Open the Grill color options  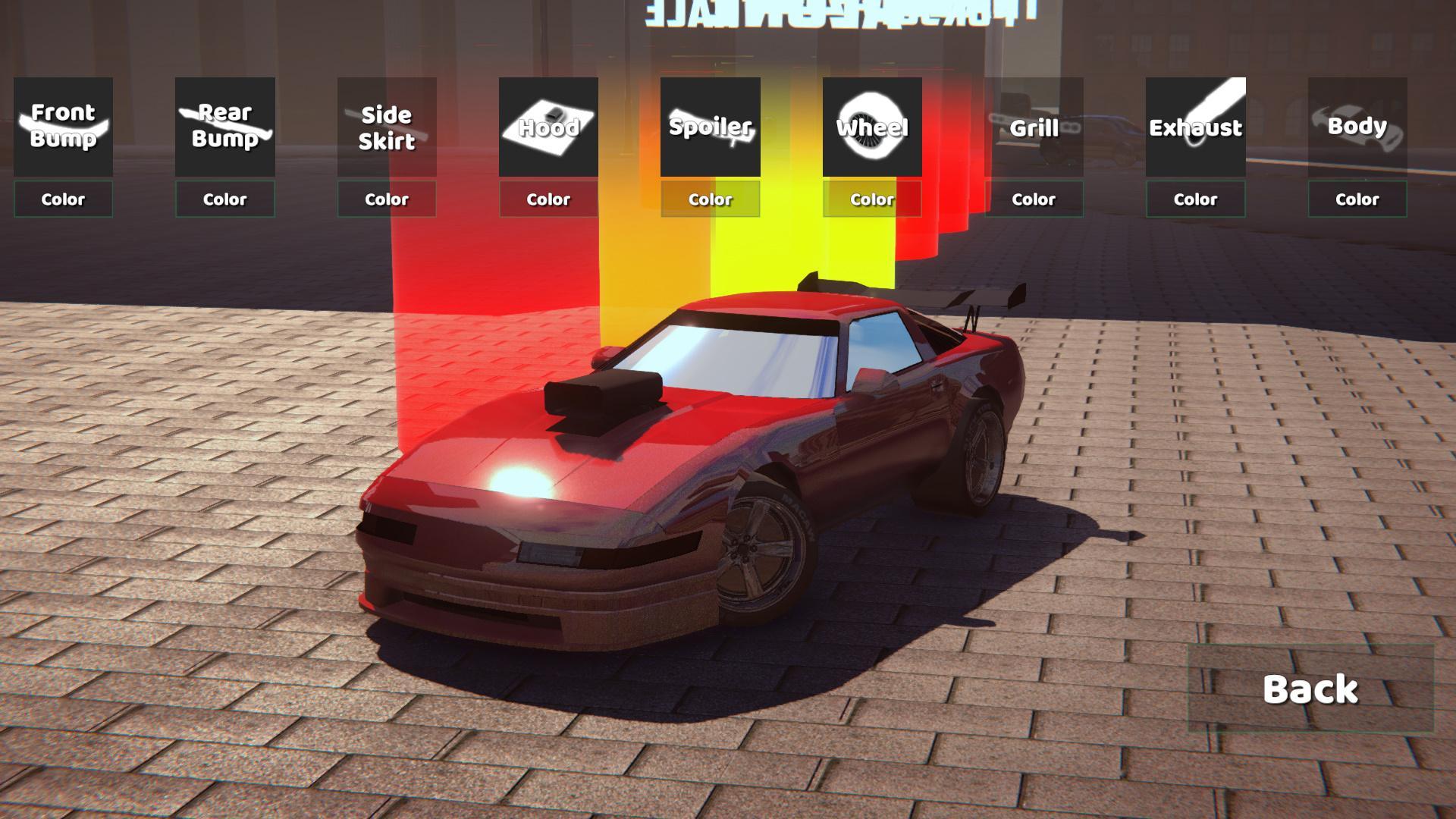tap(1034, 199)
